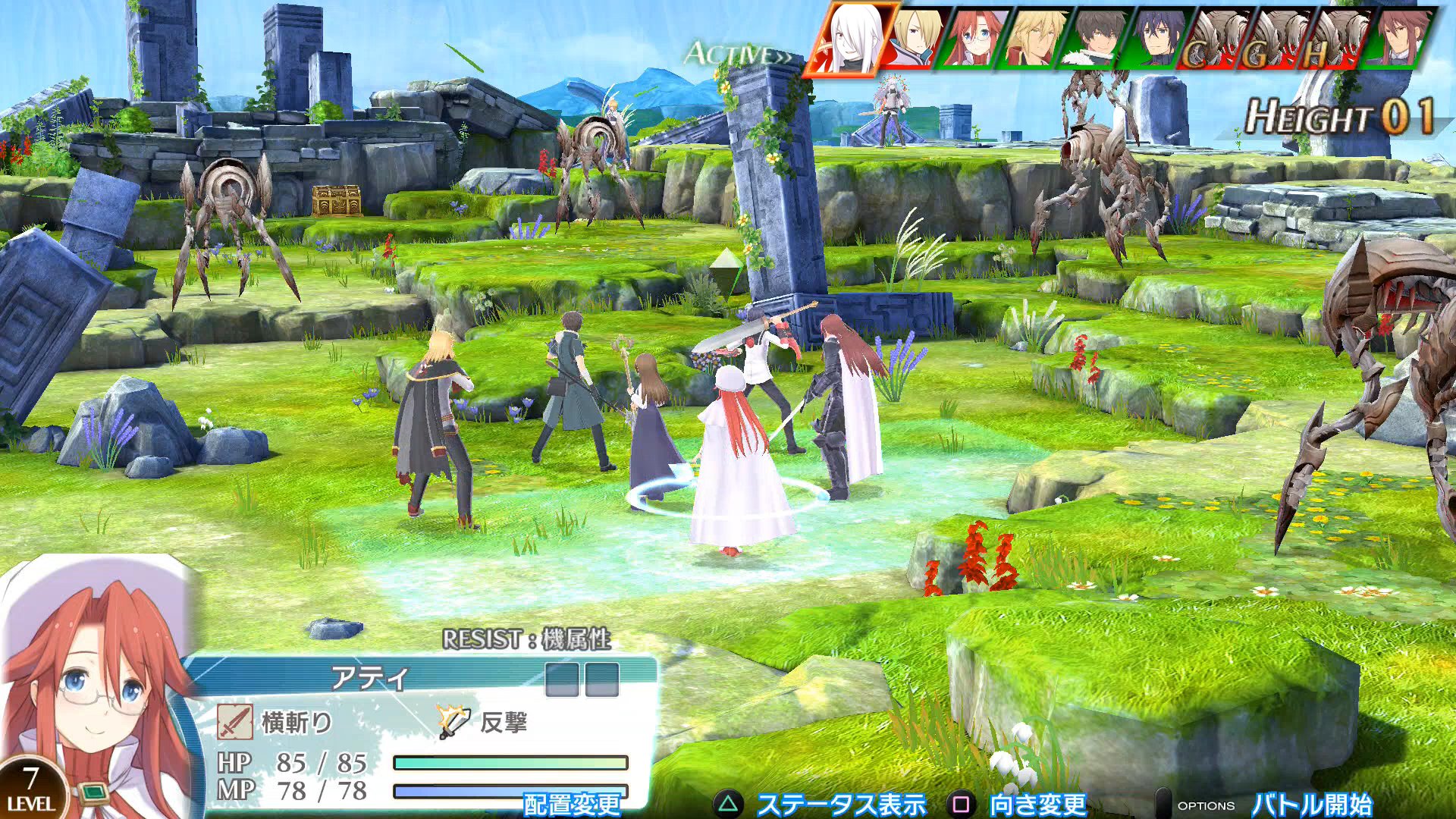Change facing with 向き変更

point(1037,804)
